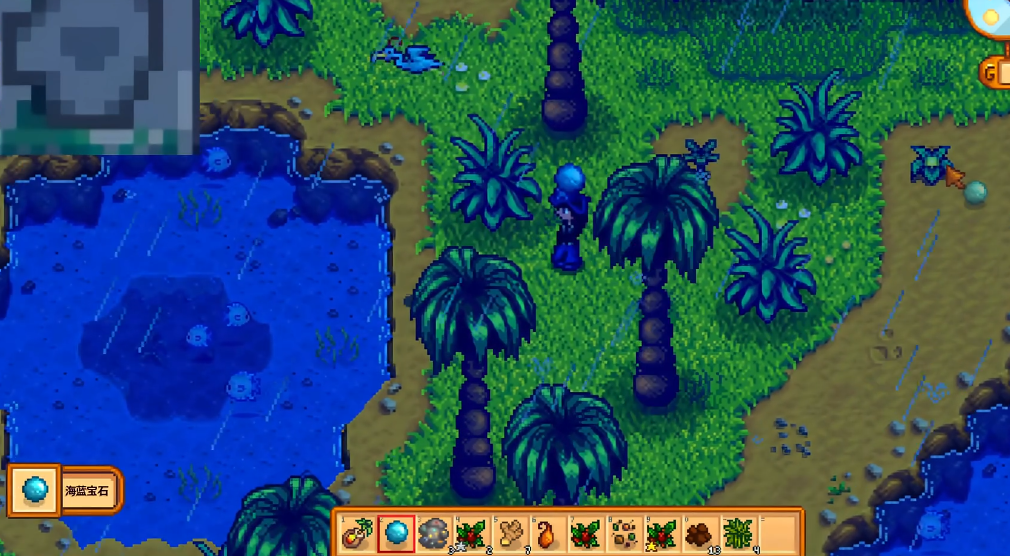Choose the orange flame-shaped item slot
Image resolution: width=1010 pixels, height=556 pixels.
548,531
